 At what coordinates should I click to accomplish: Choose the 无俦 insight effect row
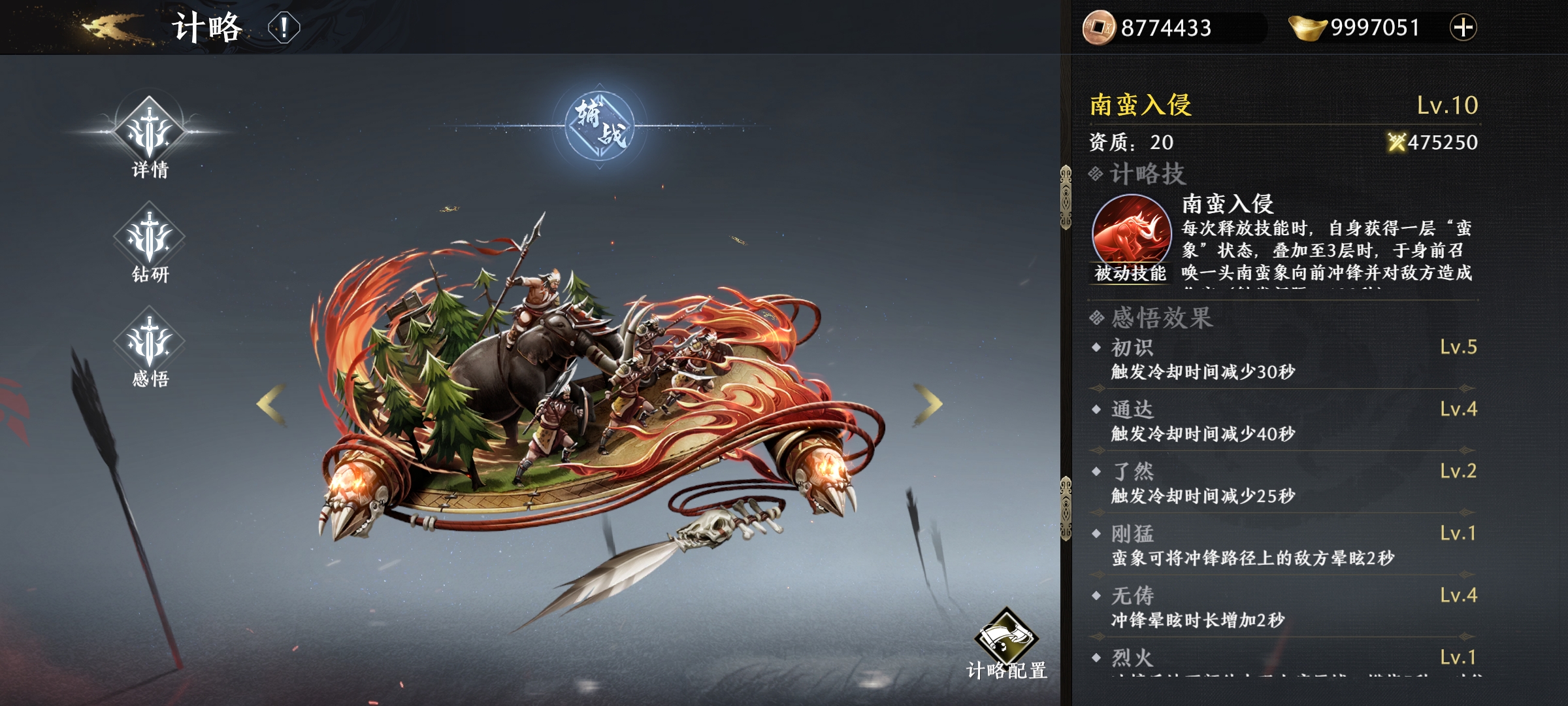(x=1284, y=607)
